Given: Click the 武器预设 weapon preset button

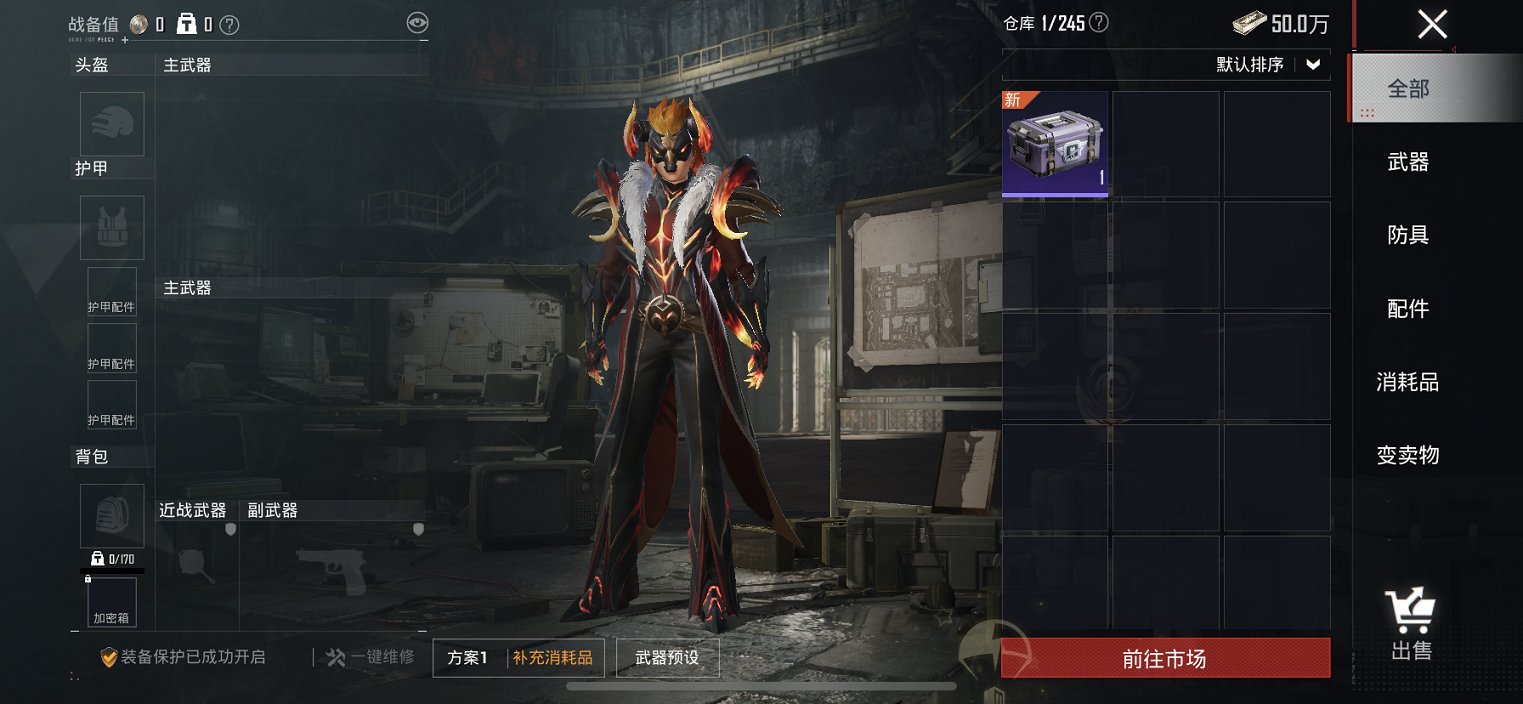Looking at the screenshot, I should 667,658.
